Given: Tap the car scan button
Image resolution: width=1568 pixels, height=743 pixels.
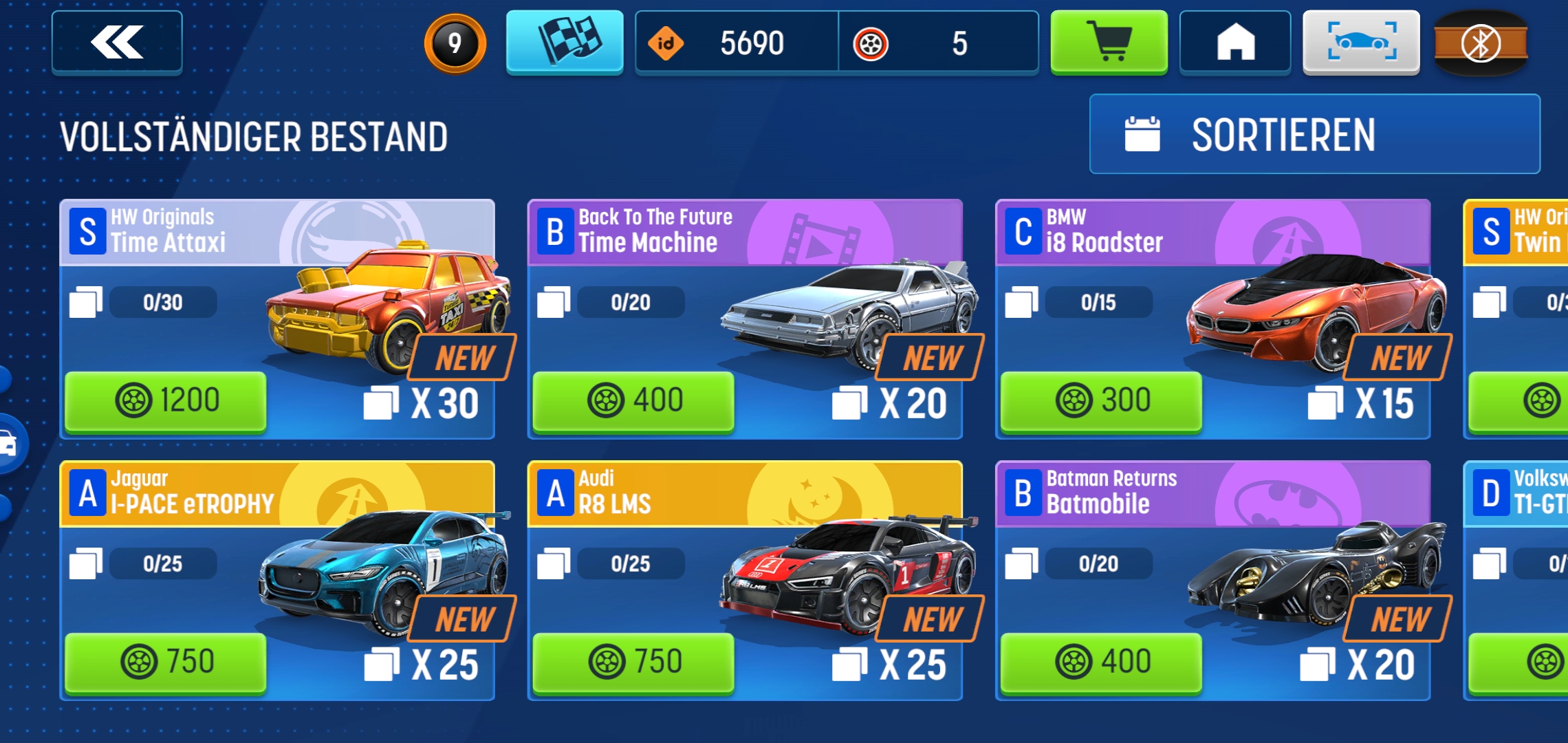Looking at the screenshot, I should coord(1361,42).
